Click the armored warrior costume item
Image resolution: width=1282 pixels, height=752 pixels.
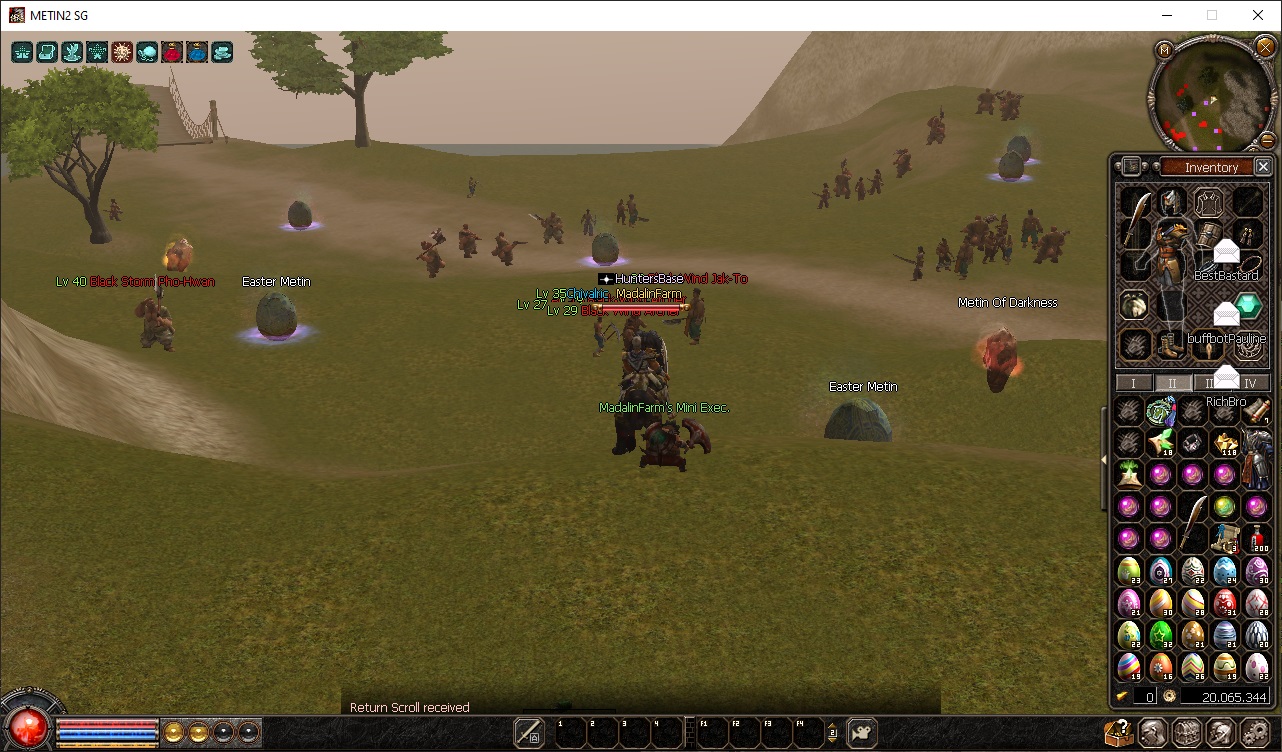coord(1256,457)
